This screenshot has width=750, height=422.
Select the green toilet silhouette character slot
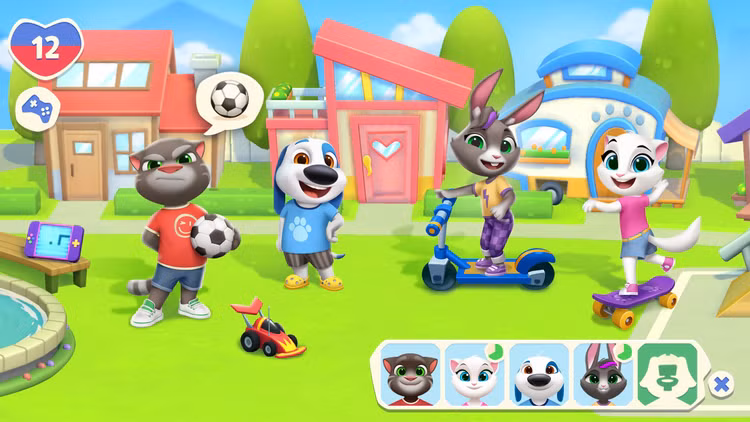click(x=667, y=375)
